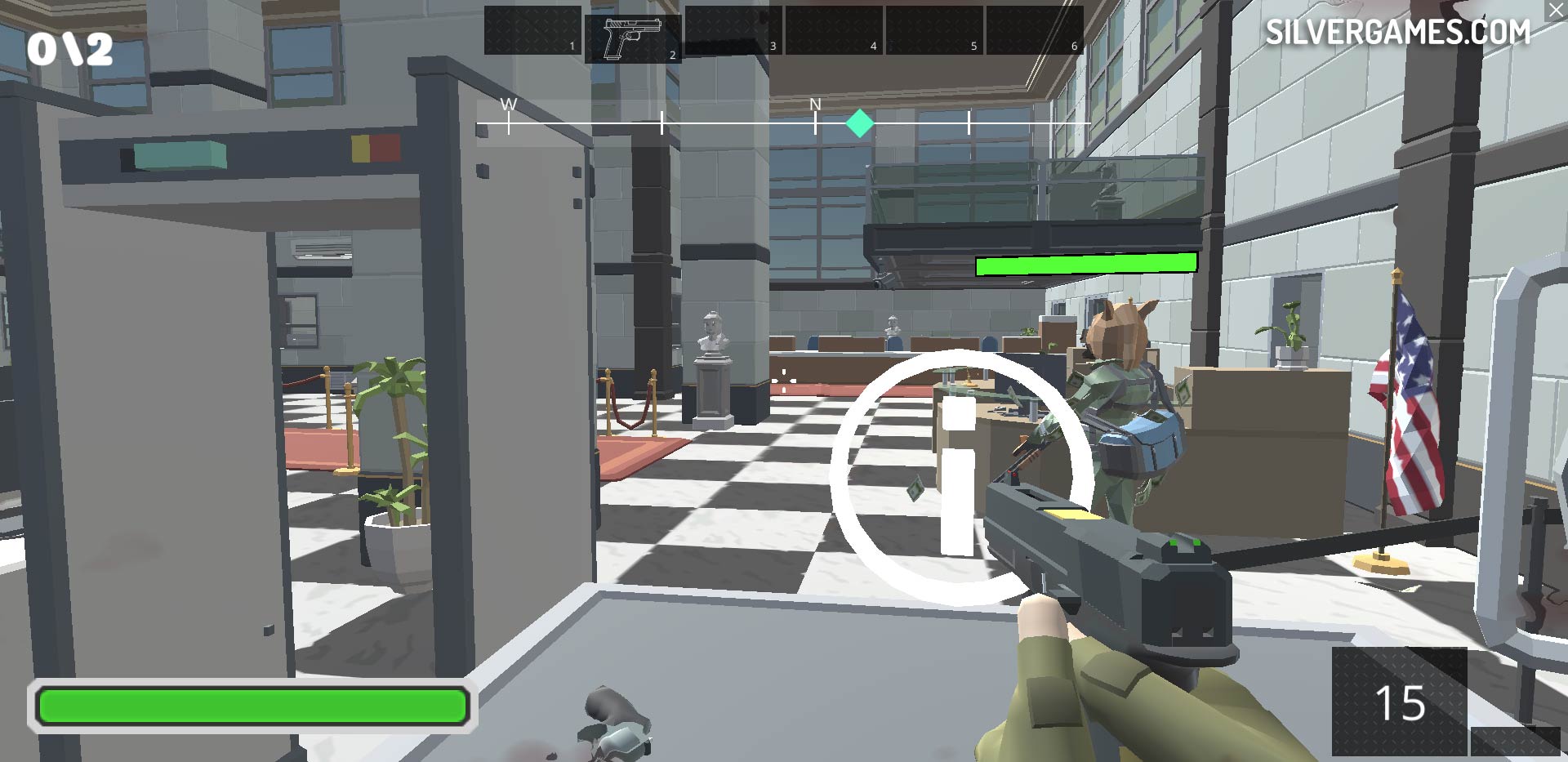Click the green diamond compass marker

(859, 123)
